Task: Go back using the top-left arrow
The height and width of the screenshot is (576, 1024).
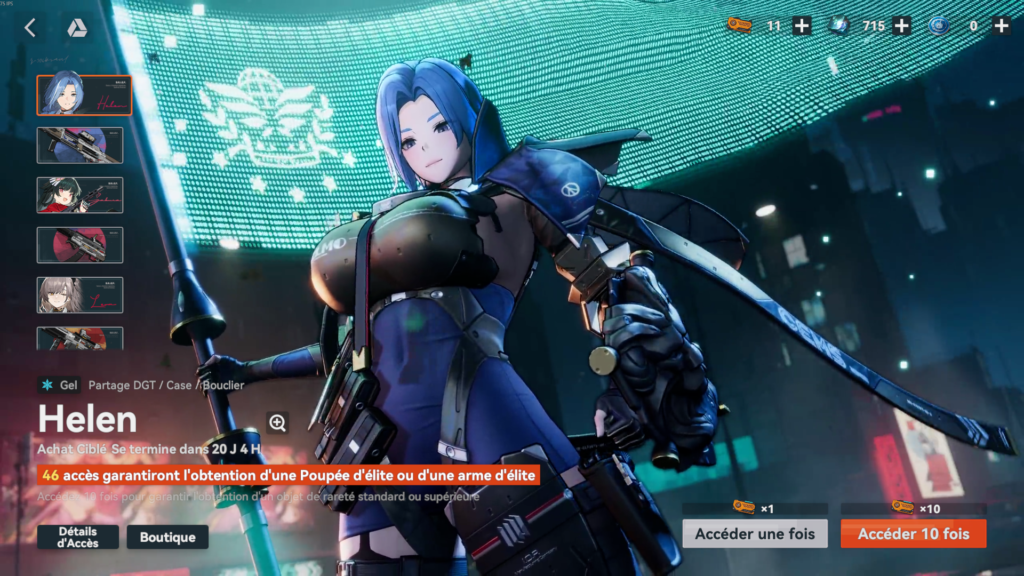Action: (x=30, y=28)
